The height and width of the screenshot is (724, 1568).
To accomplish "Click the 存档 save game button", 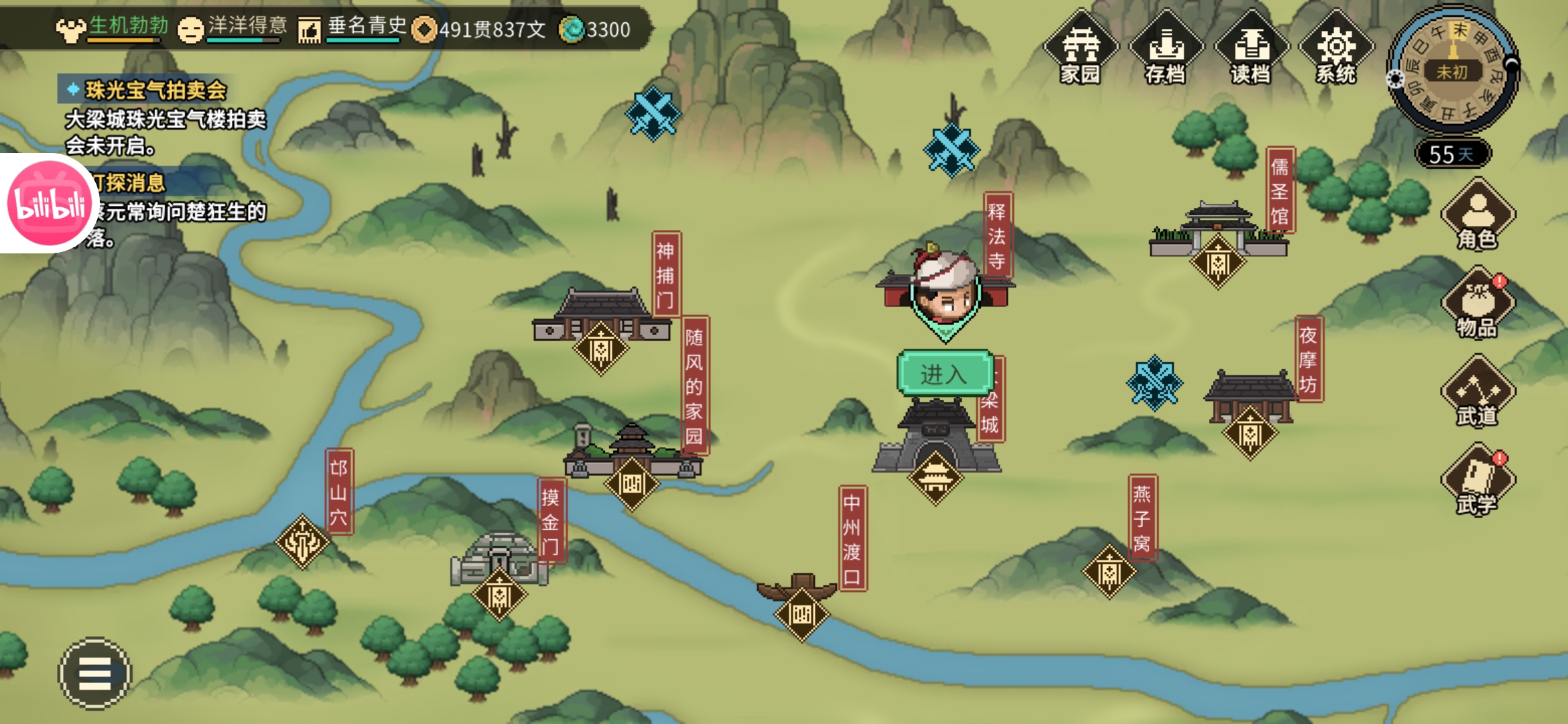I will point(1166,48).
